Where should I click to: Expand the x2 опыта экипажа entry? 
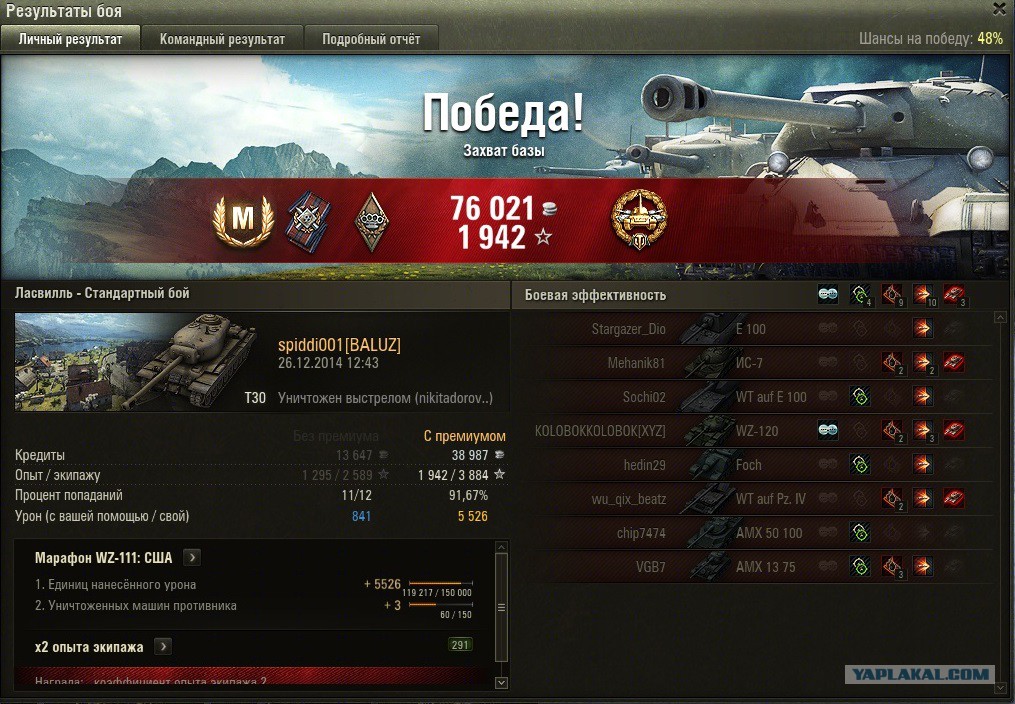pos(163,647)
